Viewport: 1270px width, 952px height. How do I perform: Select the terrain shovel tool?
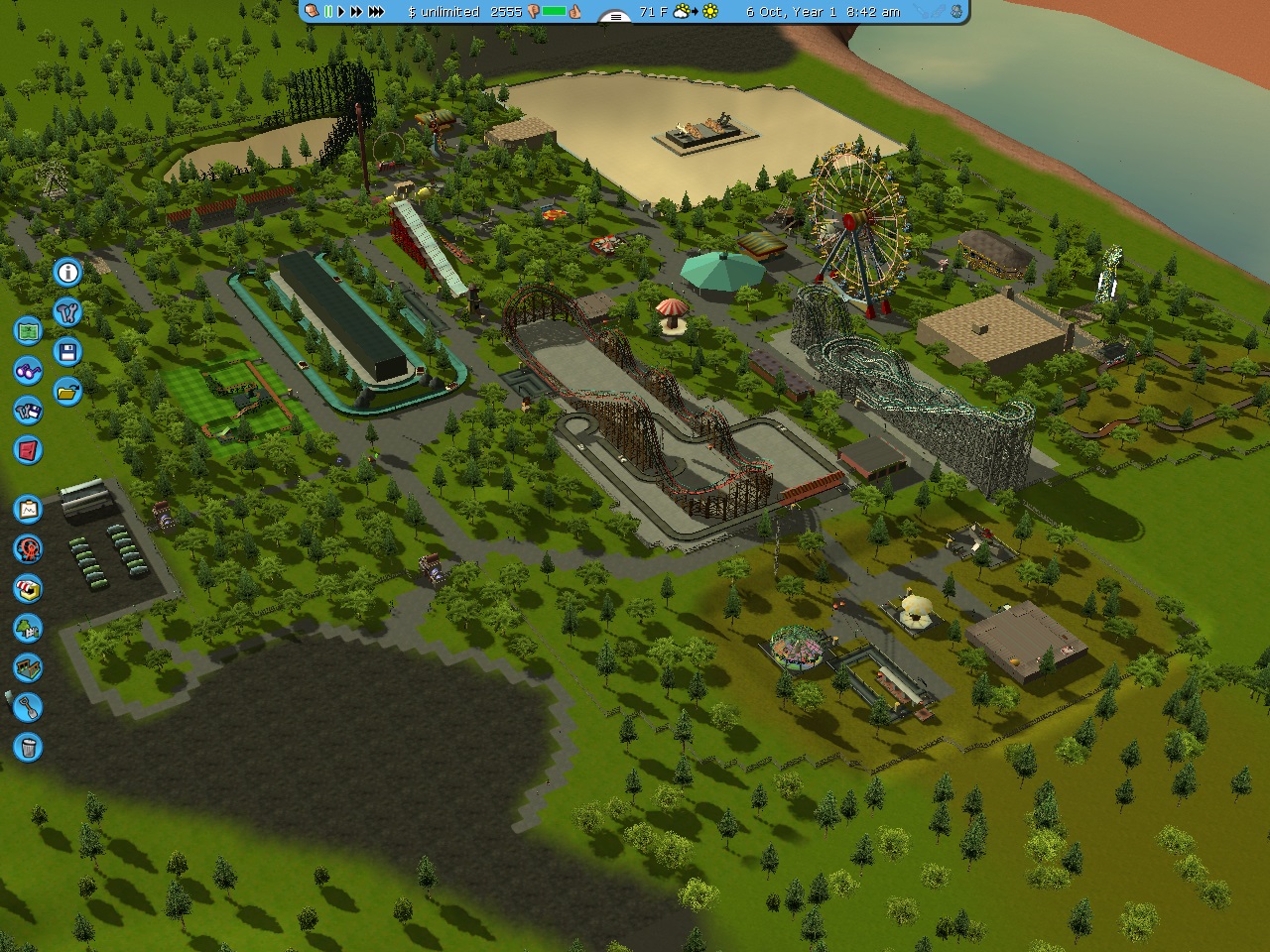[x=28, y=707]
